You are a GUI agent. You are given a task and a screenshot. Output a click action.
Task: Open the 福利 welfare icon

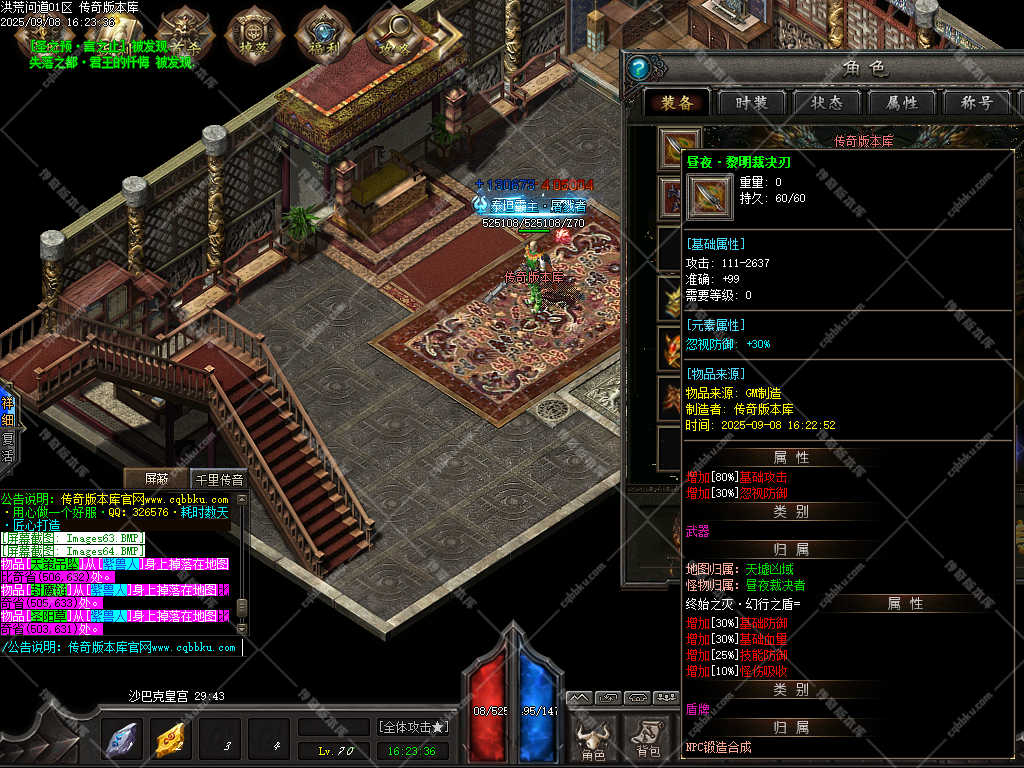(x=320, y=35)
